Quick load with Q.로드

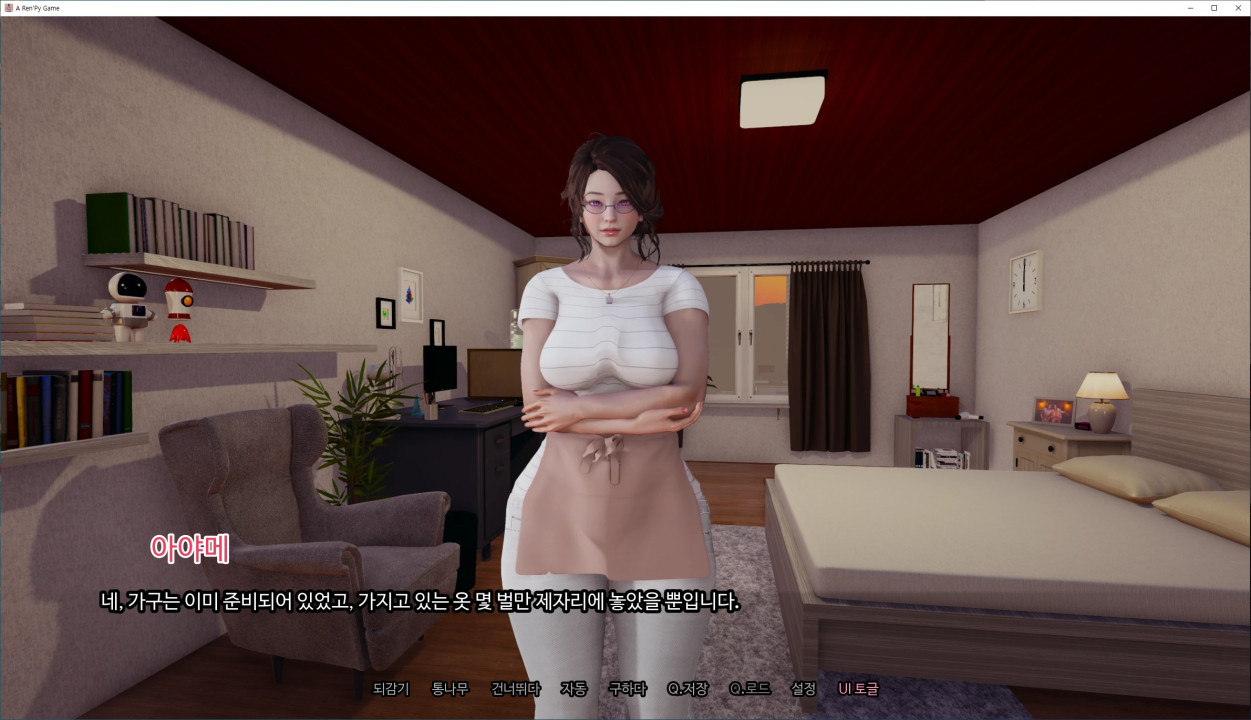(x=750, y=689)
